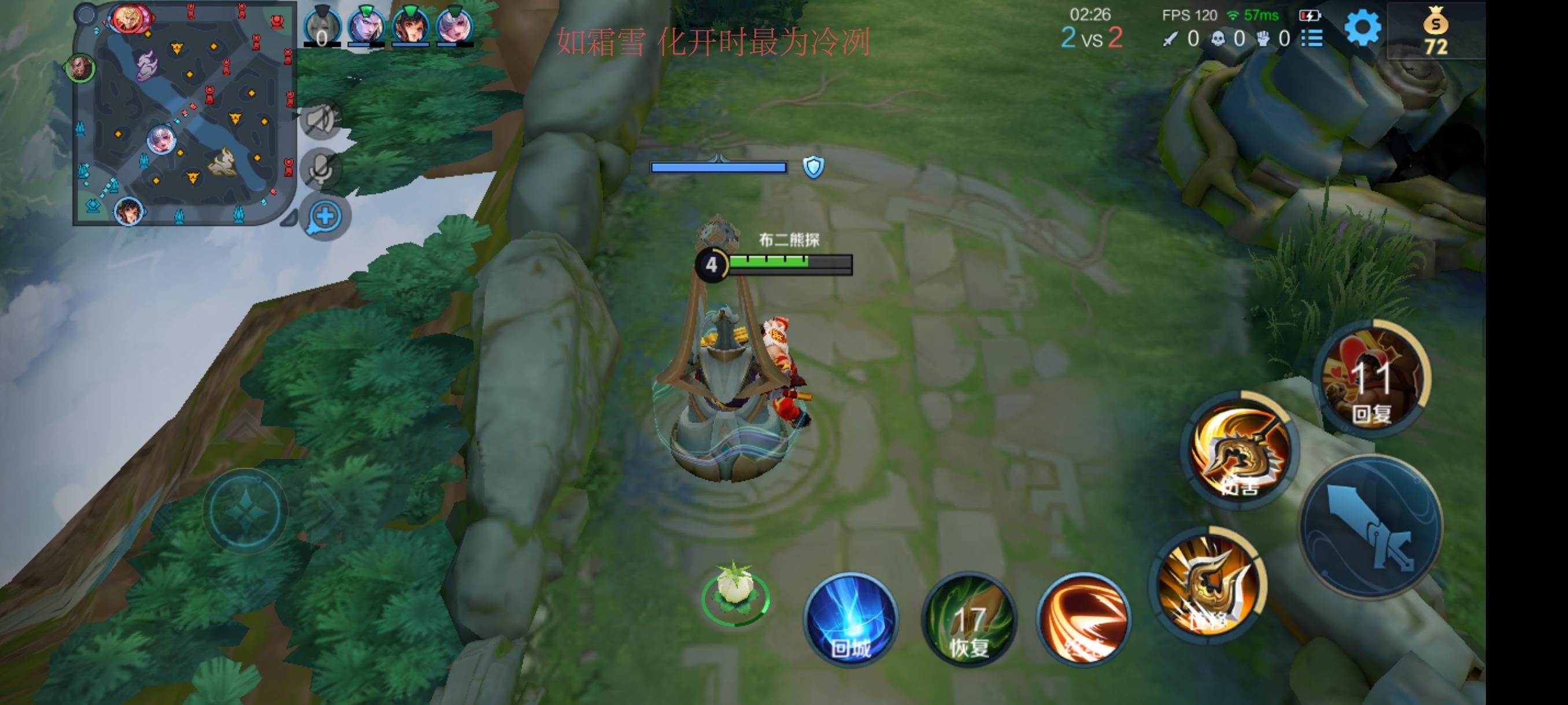The image size is (1568, 705).
Task: Open the game settings gear
Action: (x=1363, y=29)
